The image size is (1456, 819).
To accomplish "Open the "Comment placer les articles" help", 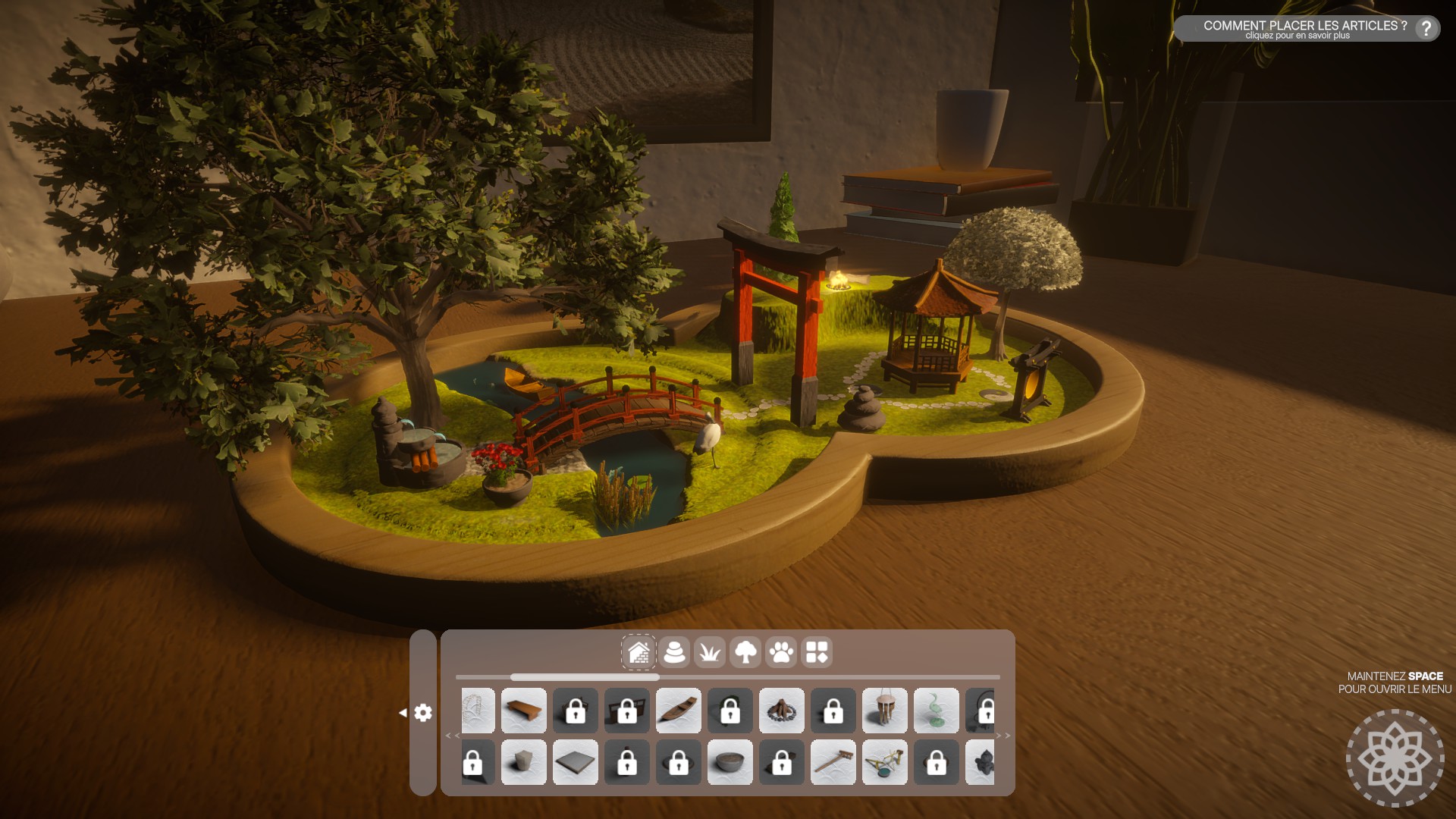I will [1426, 29].
